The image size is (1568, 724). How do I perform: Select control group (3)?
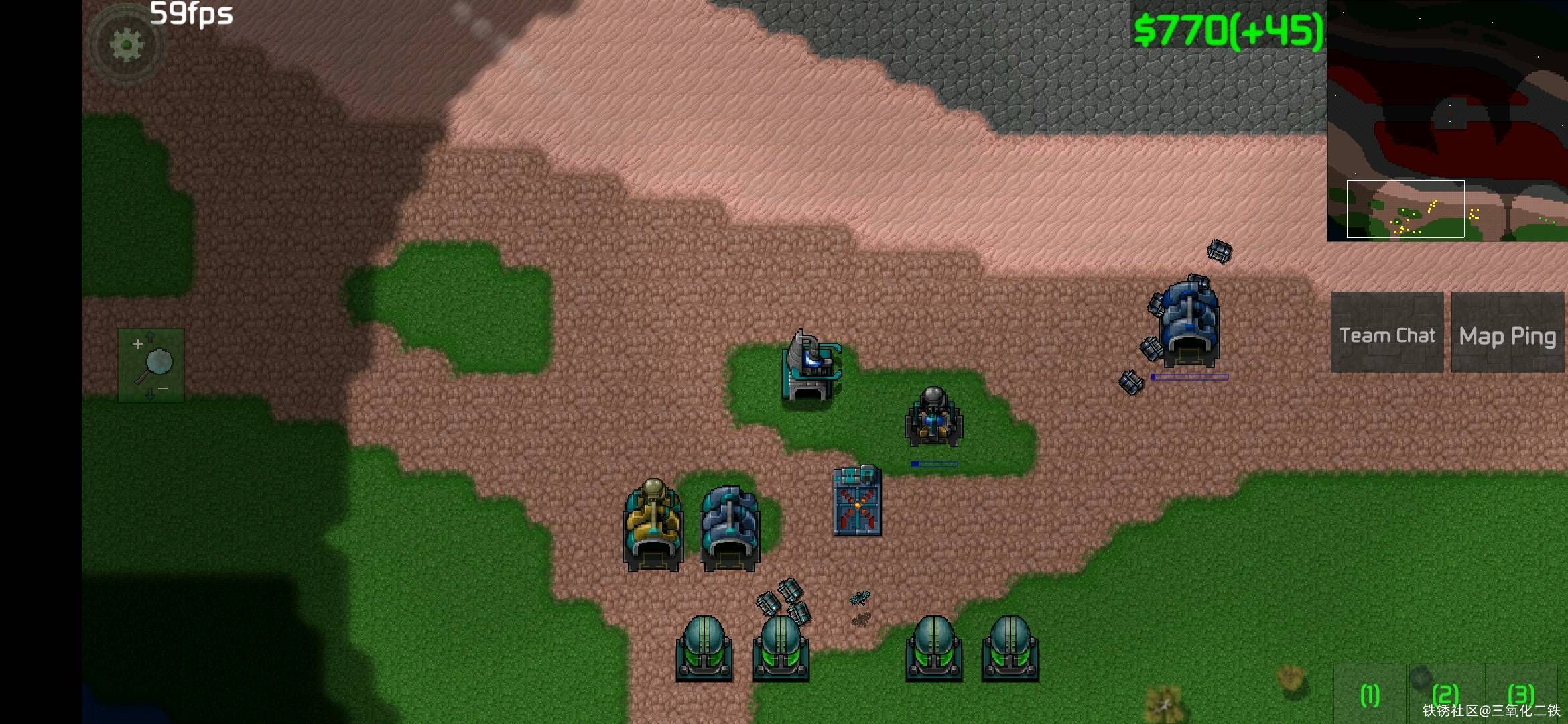point(1520,695)
